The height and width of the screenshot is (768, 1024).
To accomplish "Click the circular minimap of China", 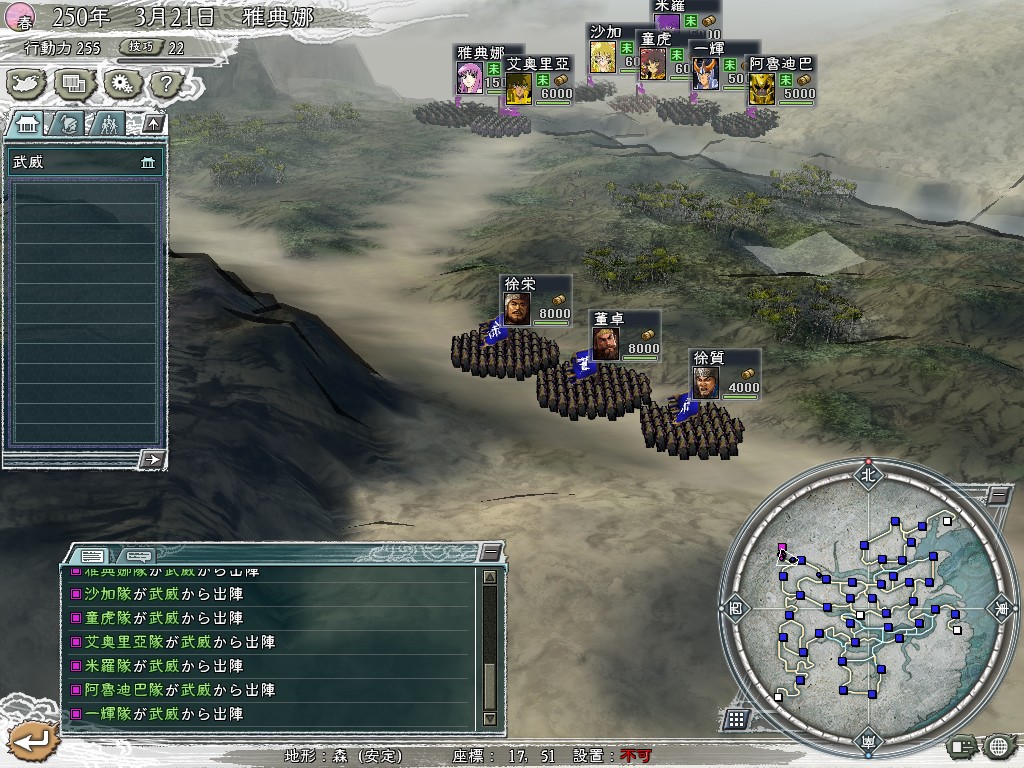I will [x=865, y=608].
